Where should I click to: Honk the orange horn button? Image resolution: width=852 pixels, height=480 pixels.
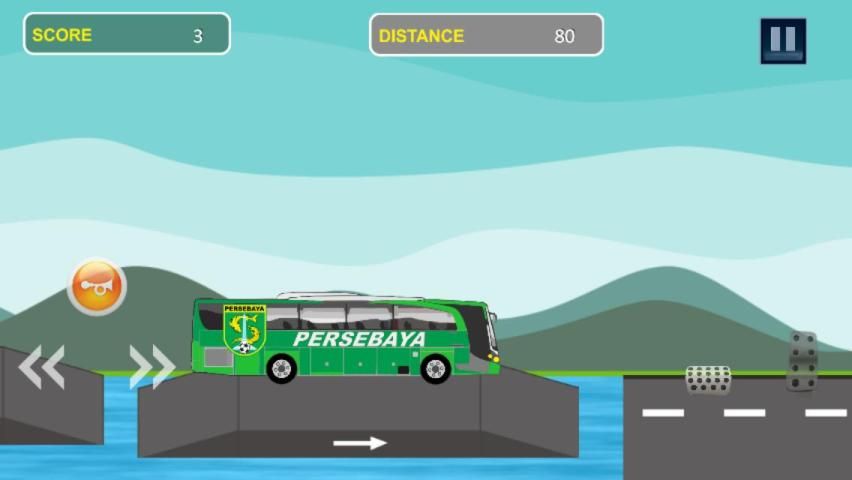[x=97, y=288]
